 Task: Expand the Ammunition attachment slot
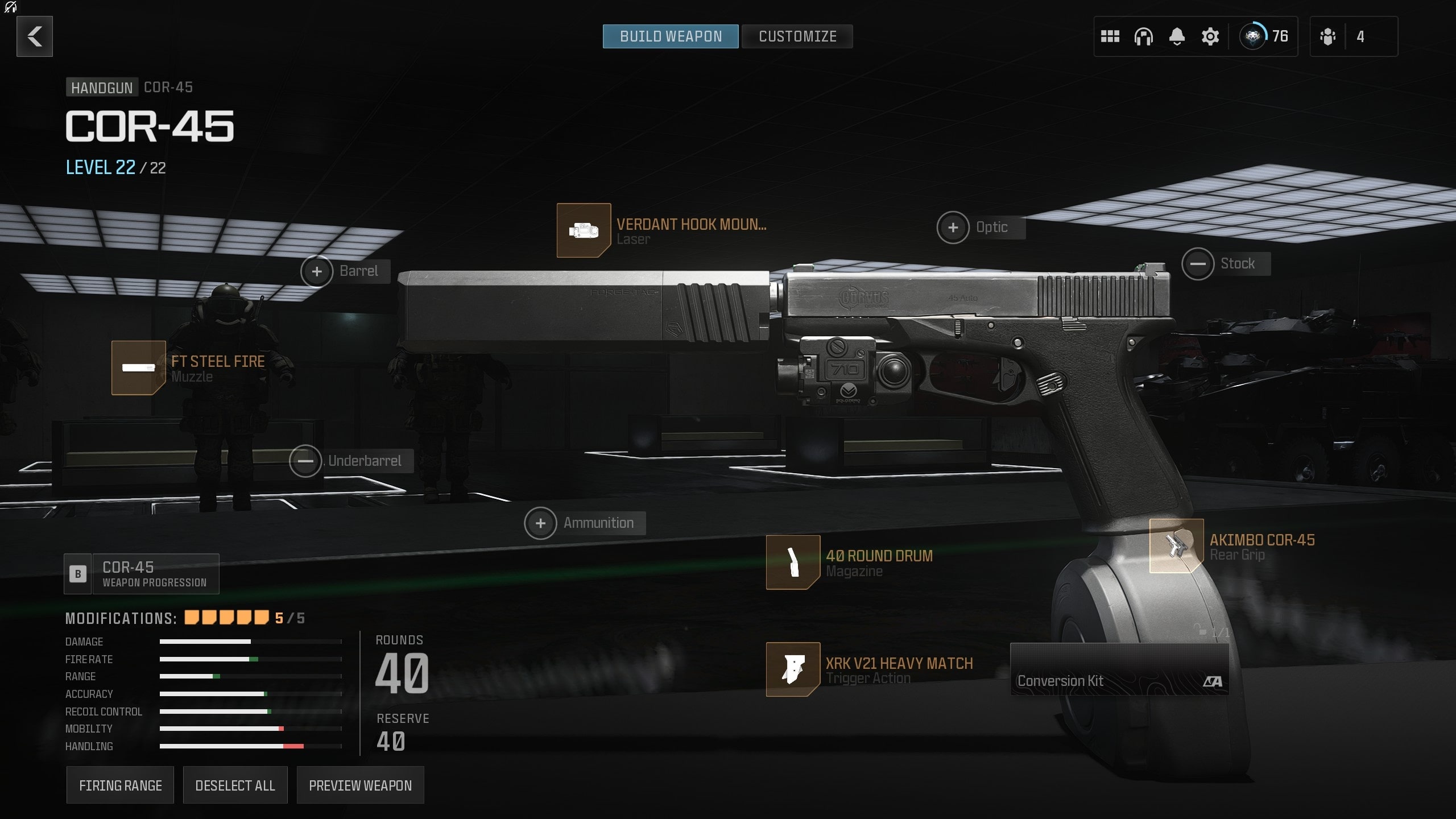(x=540, y=523)
